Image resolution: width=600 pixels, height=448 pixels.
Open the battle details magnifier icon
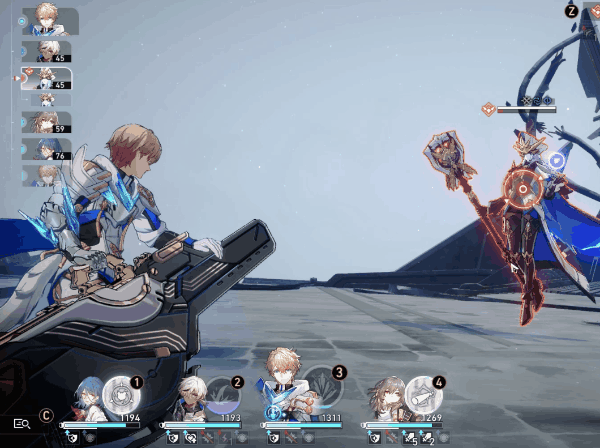21,423
